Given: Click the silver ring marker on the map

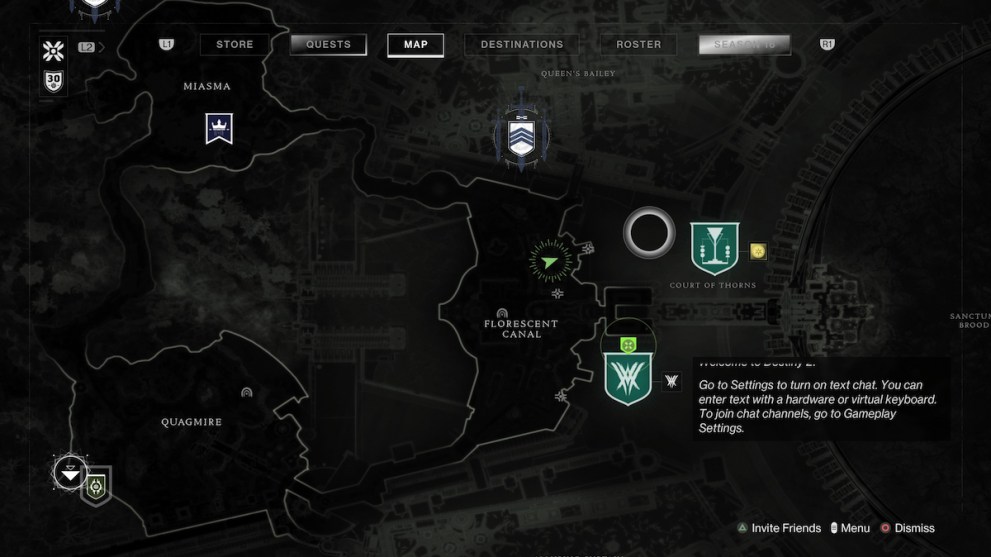Looking at the screenshot, I should coord(649,233).
